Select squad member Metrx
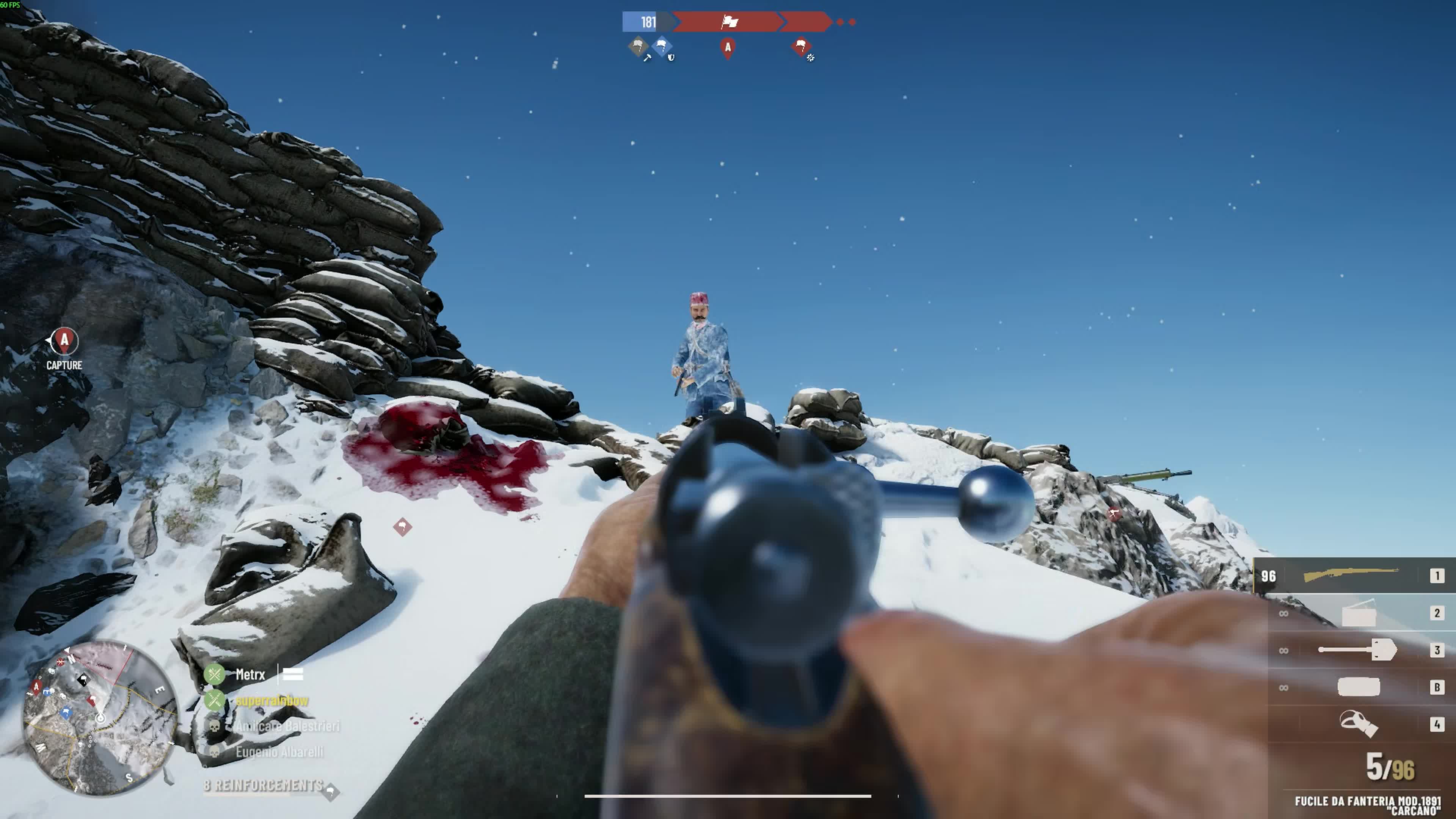 [x=250, y=674]
